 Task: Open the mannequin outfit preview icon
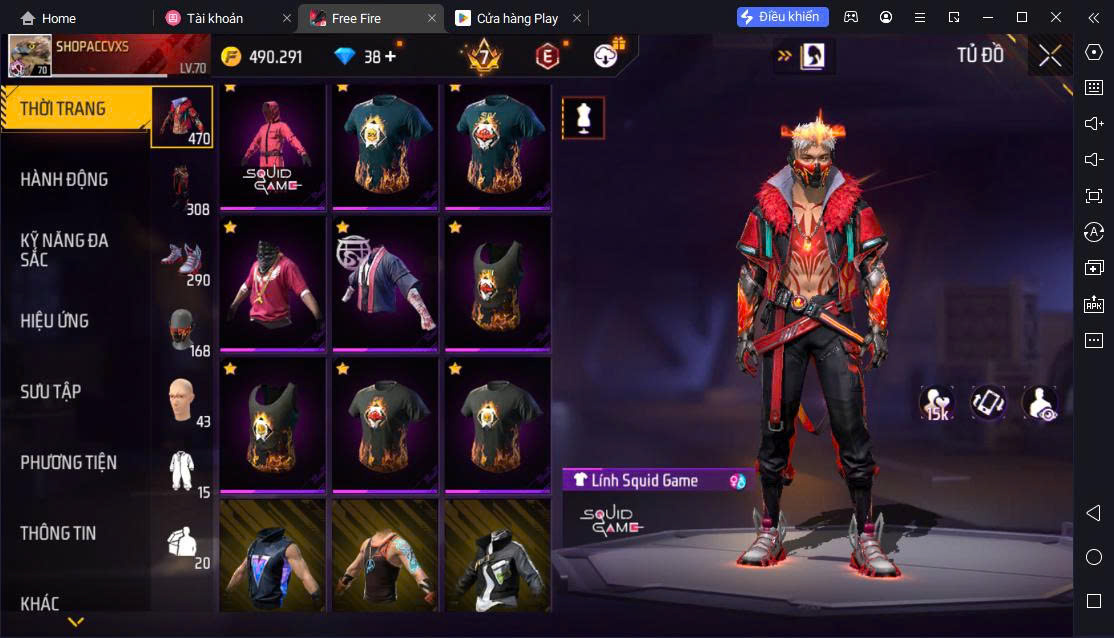tap(582, 118)
